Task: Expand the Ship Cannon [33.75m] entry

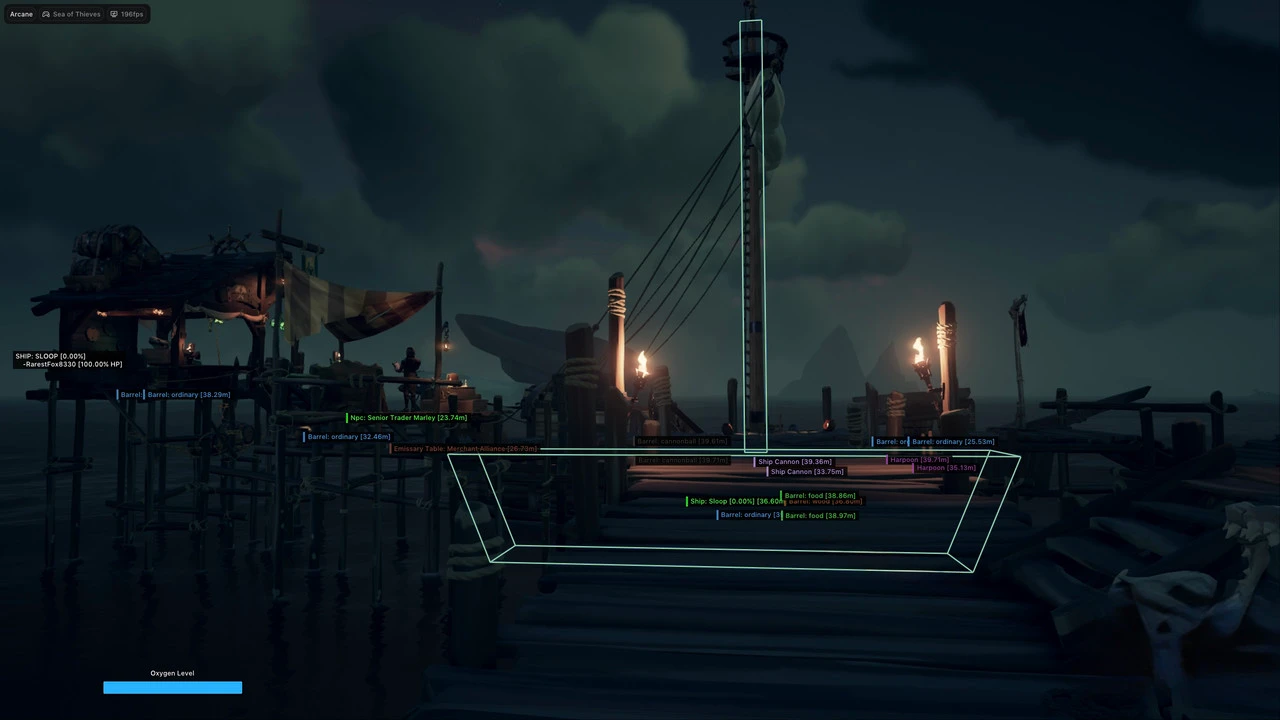Action: pyautogui.click(x=806, y=471)
